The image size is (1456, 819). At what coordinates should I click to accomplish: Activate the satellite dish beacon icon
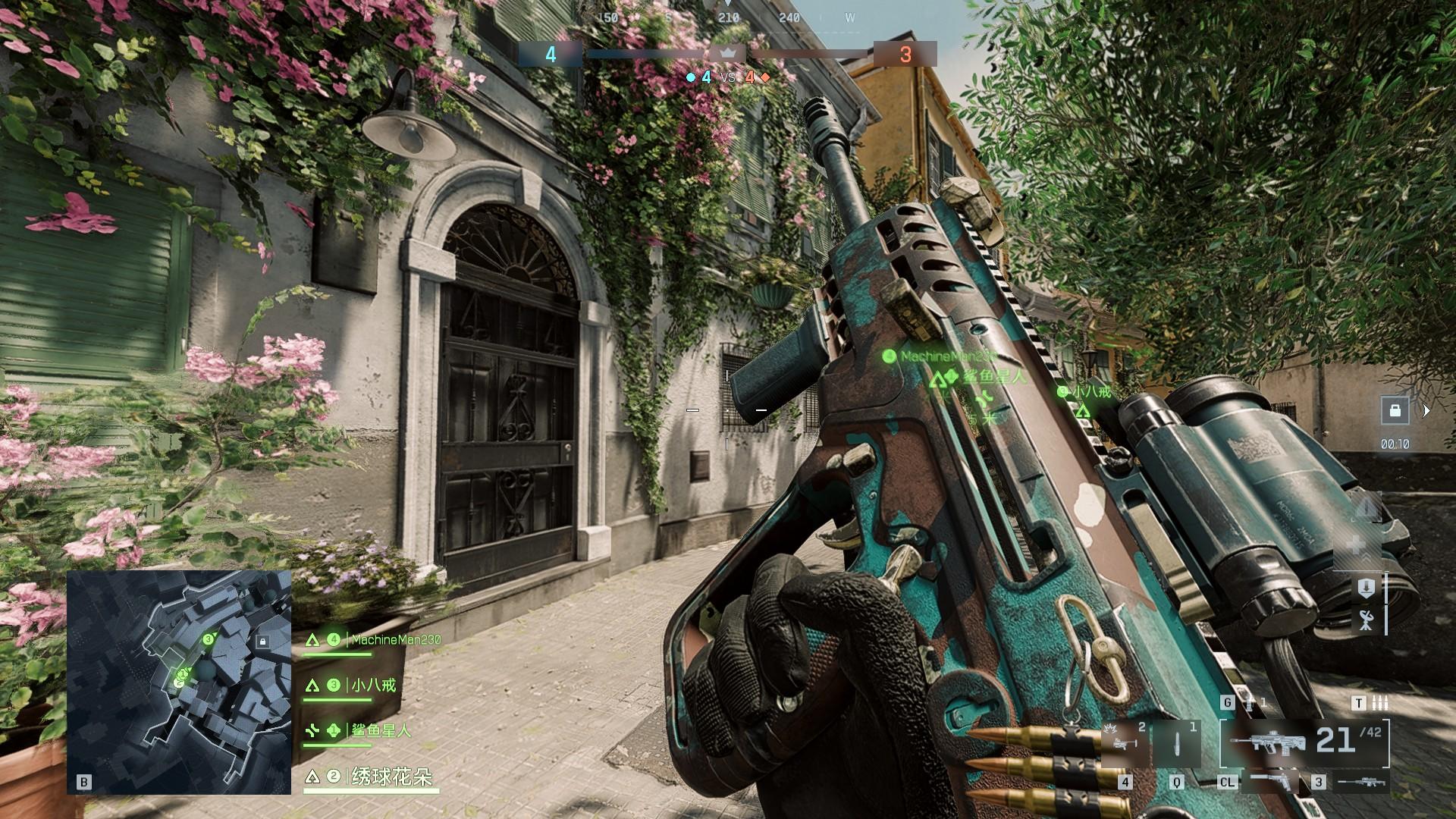point(1367,621)
